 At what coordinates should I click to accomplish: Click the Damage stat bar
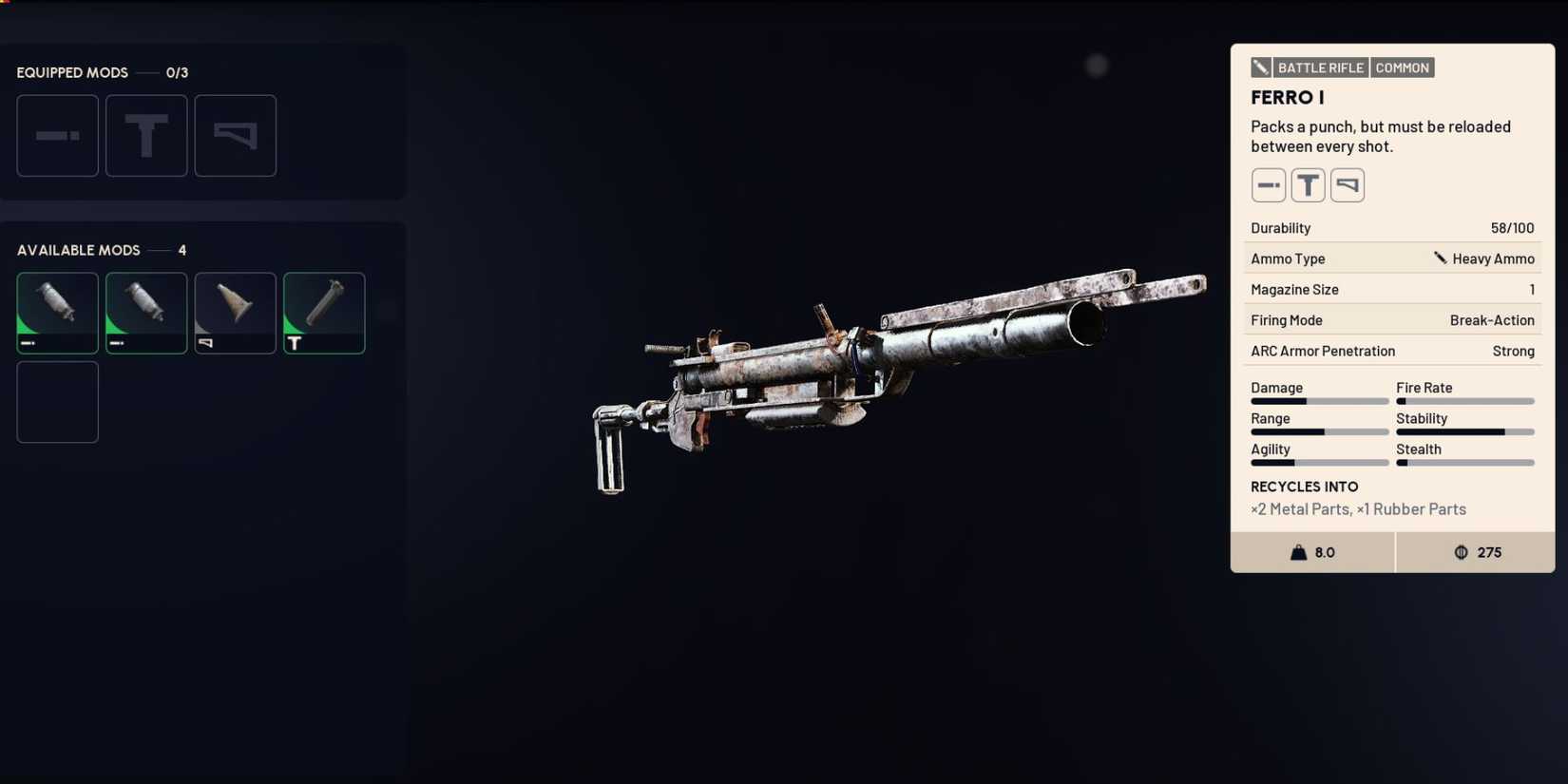[x=1319, y=400]
